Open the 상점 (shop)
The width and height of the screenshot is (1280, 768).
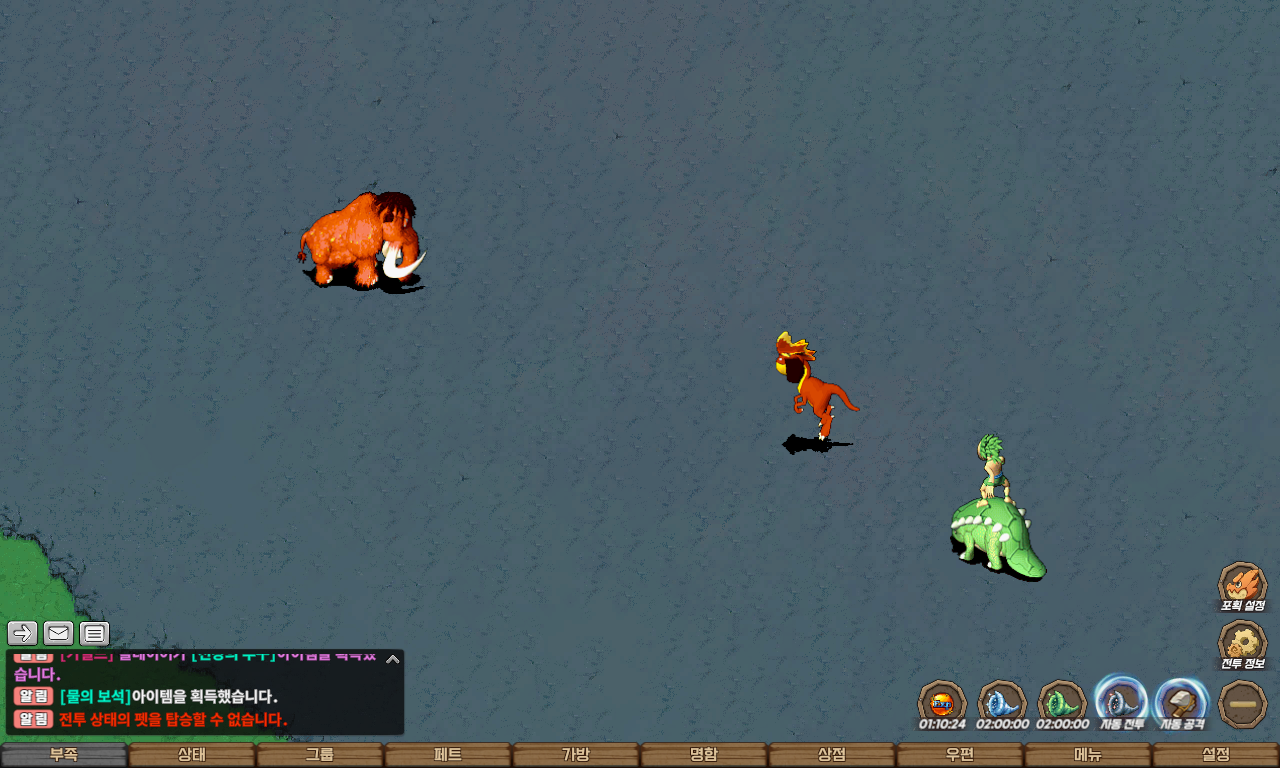click(832, 755)
